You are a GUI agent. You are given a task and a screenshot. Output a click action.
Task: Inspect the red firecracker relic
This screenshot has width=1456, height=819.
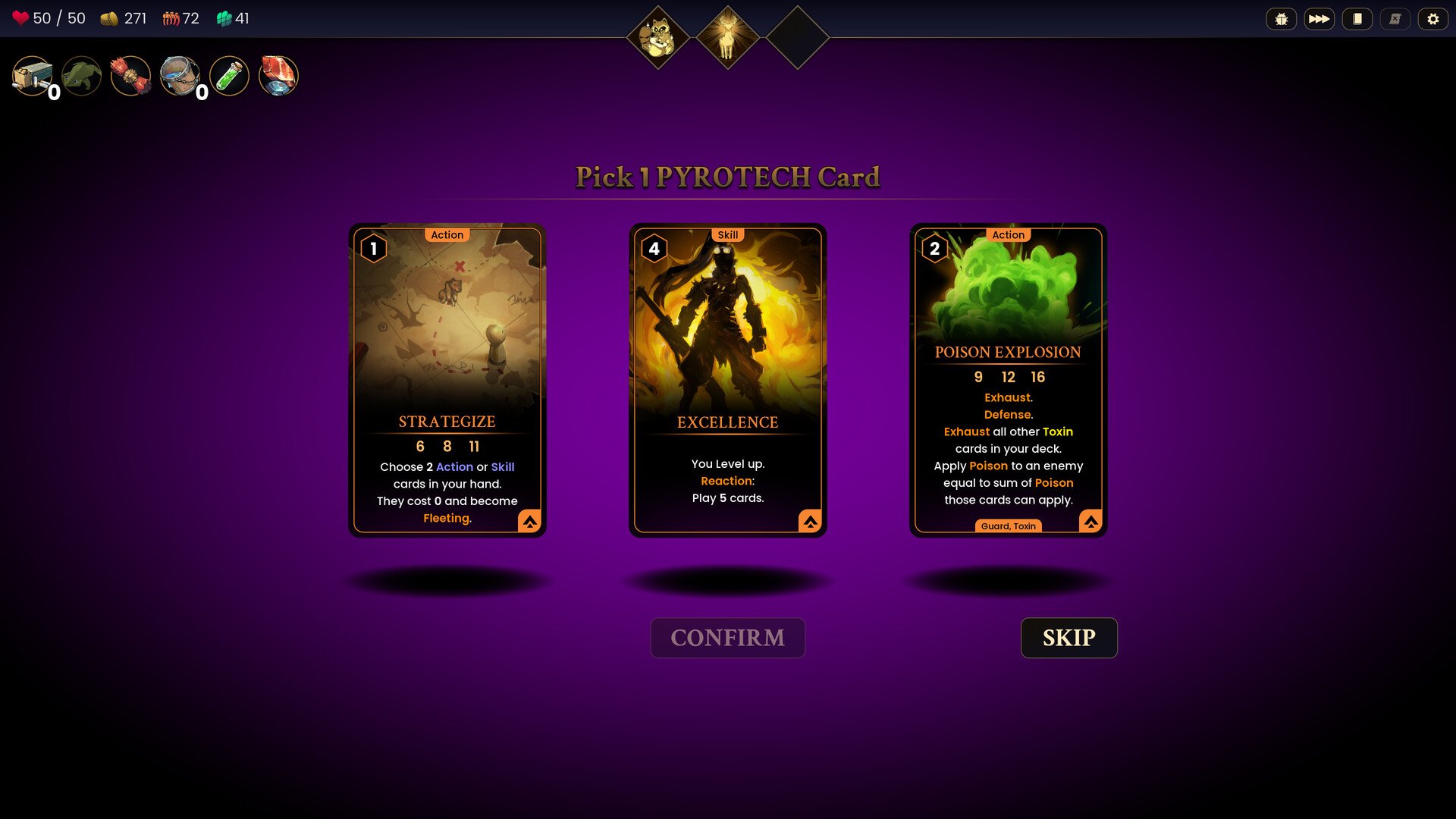(x=130, y=76)
